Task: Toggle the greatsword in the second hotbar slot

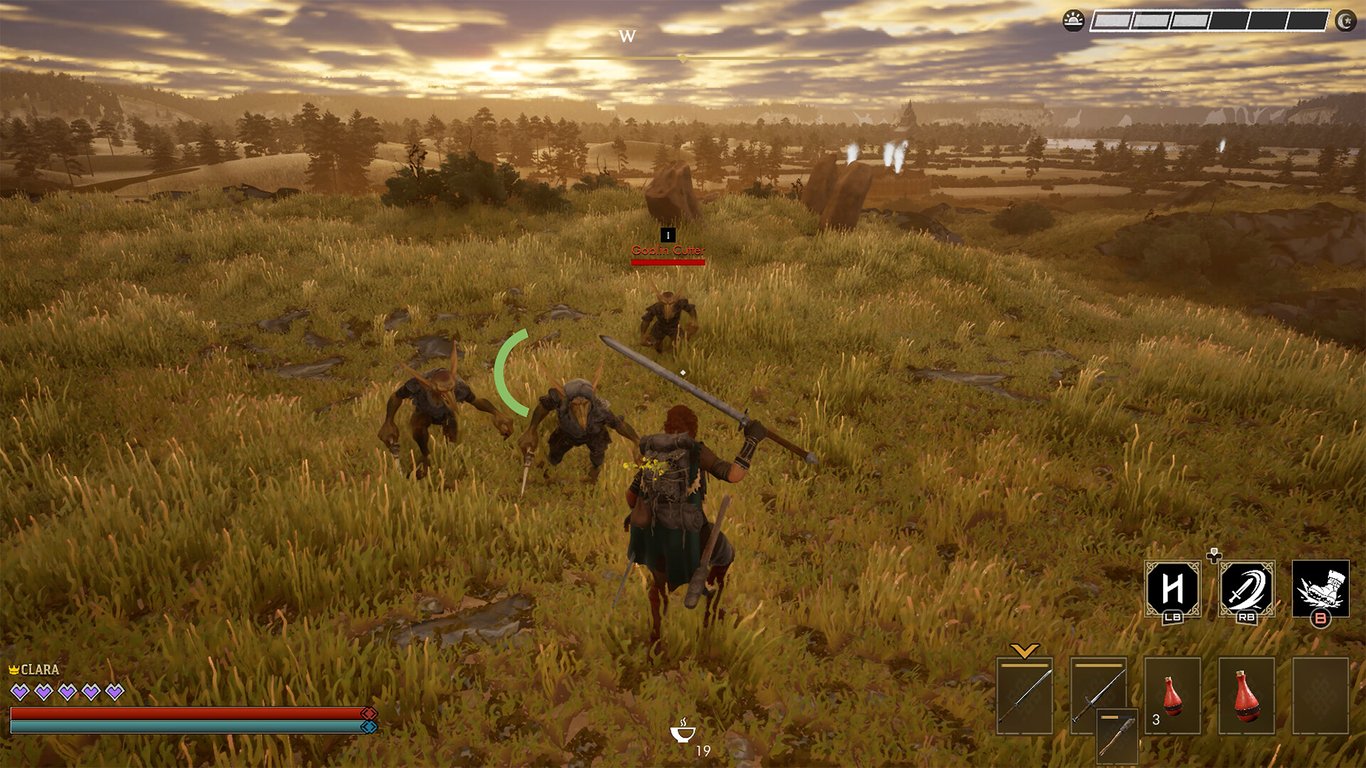Action: 1096,690
